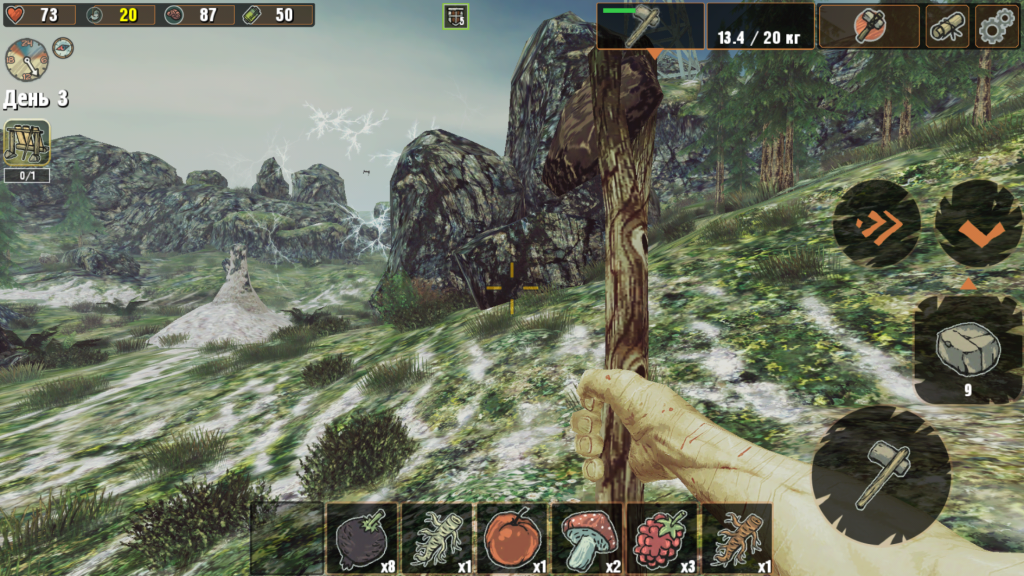Select the equipped stone axe slot
This screenshot has width=1024, height=576.
(650, 26)
